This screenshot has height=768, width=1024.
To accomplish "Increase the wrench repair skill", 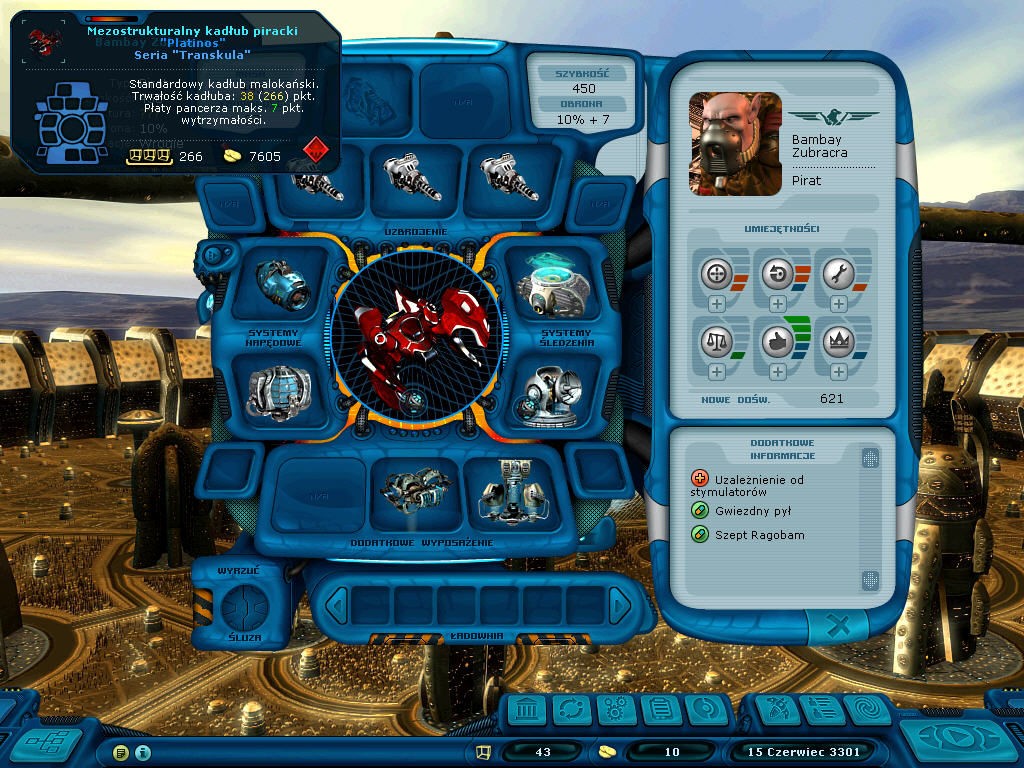I will pyautogui.click(x=838, y=303).
